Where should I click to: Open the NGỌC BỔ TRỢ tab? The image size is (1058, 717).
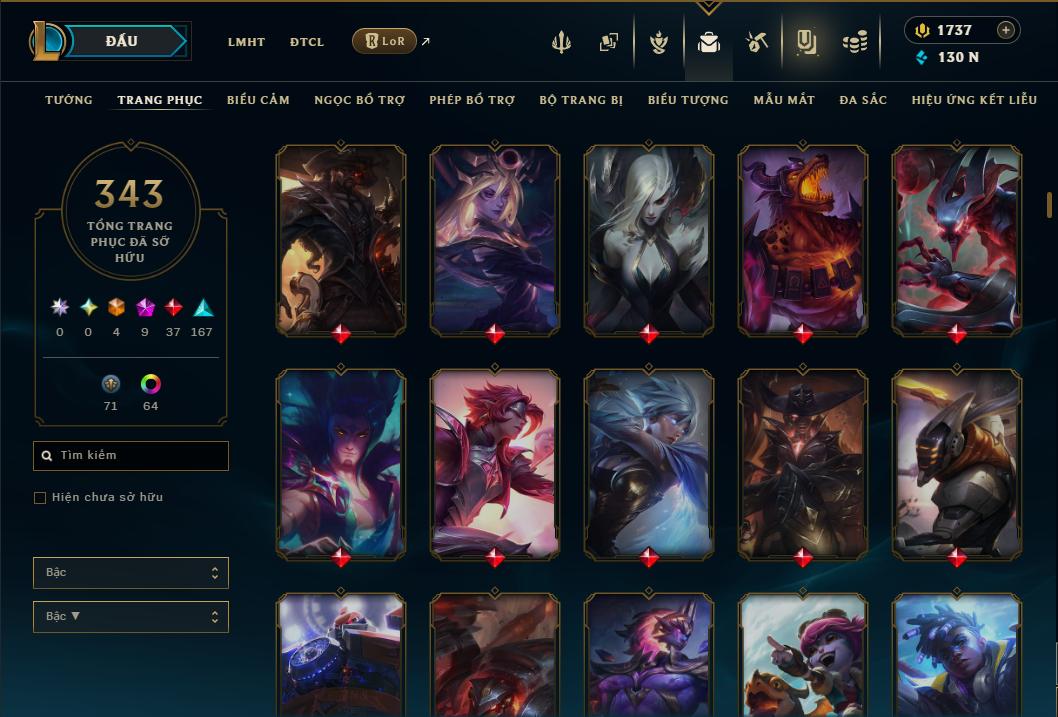pos(359,100)
